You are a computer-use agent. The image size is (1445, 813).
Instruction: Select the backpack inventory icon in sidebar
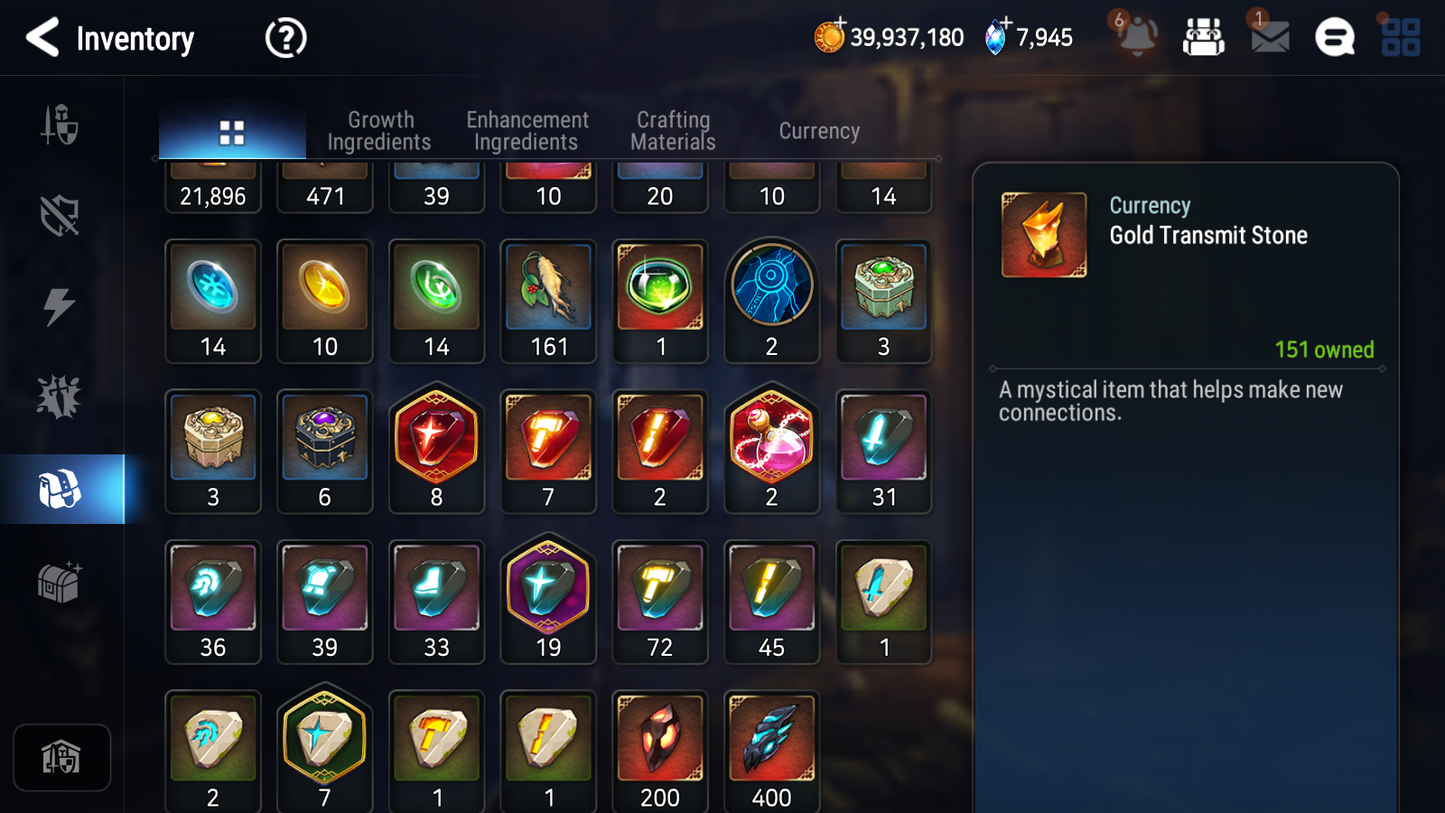coord(62,488)
